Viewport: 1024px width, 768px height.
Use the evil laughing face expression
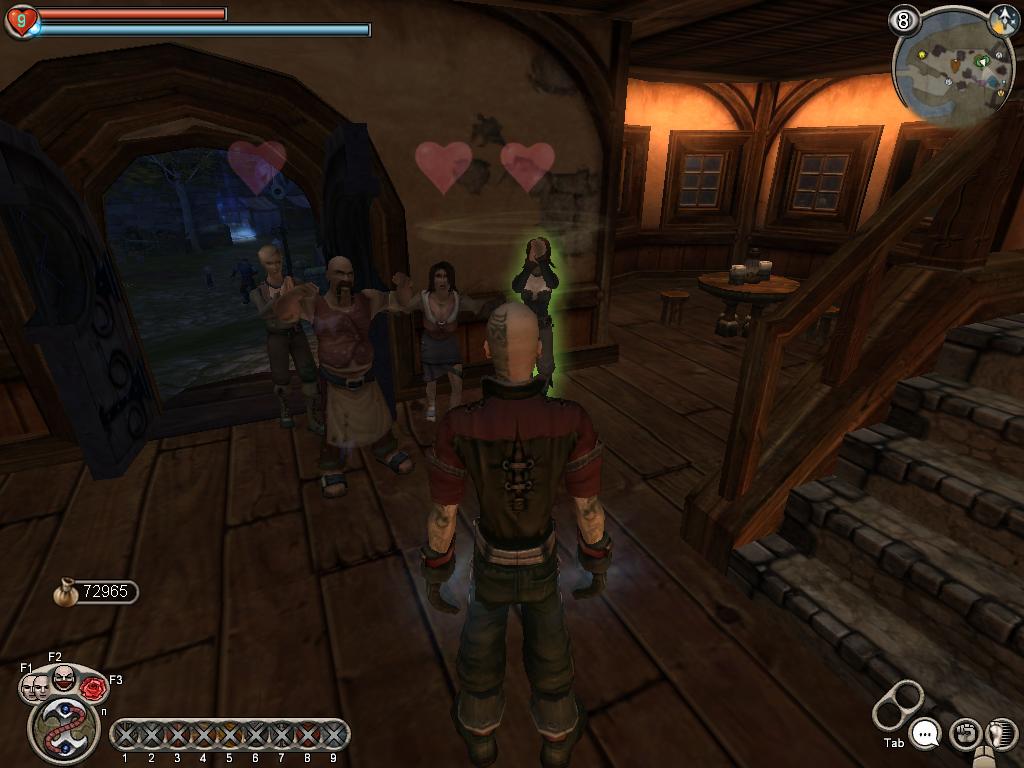(64, 678)
